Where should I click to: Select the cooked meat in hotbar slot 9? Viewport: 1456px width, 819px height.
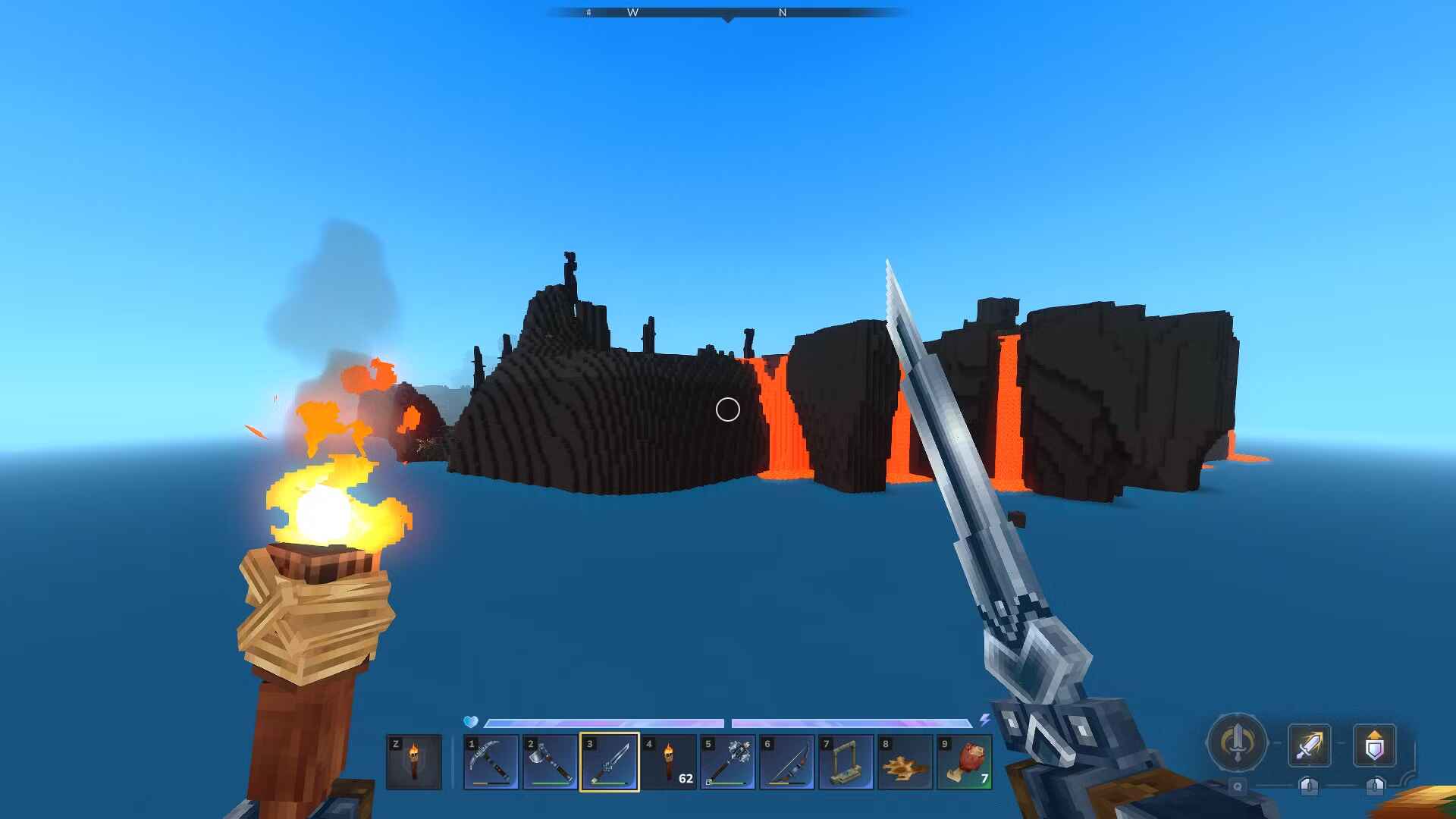(x=964, y=762)
